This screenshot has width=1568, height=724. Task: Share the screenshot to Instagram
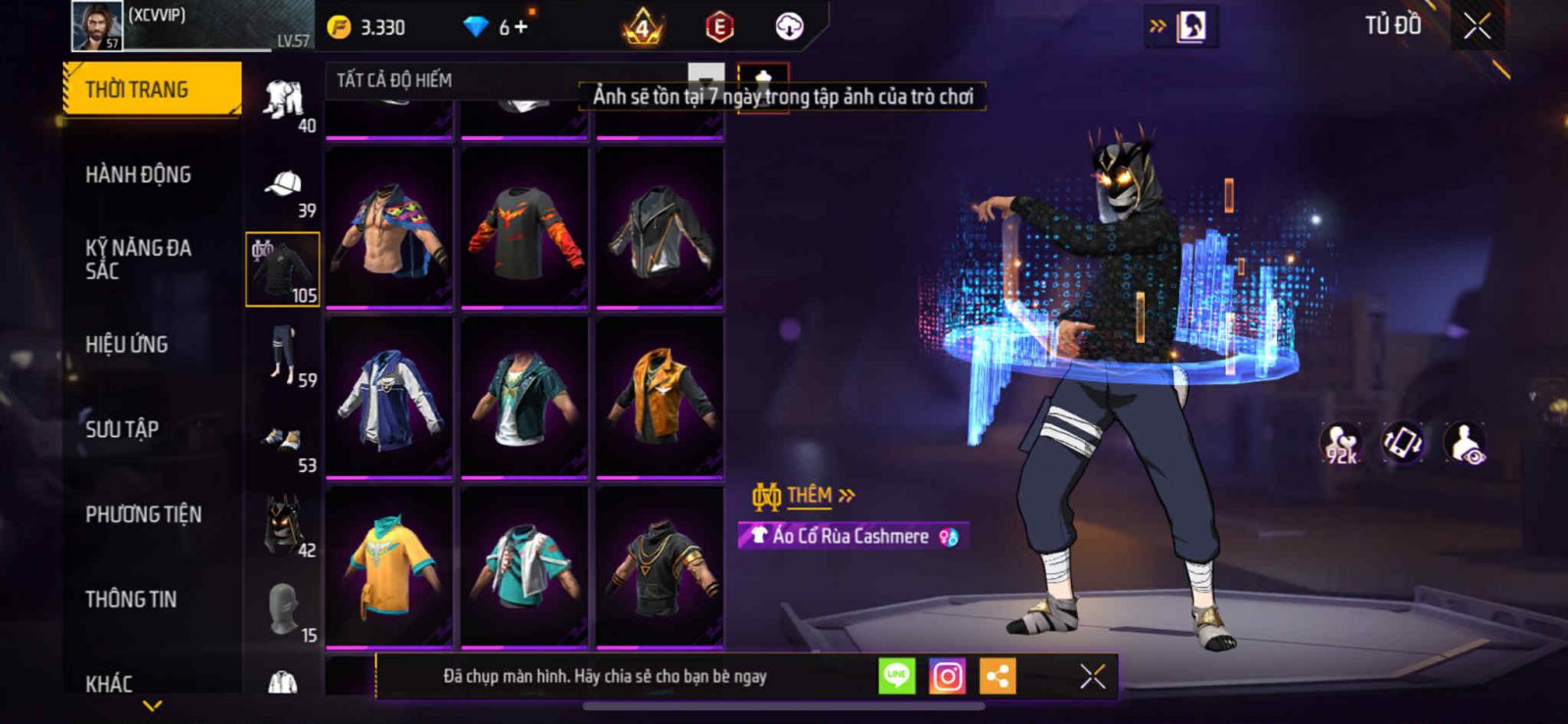947,676
